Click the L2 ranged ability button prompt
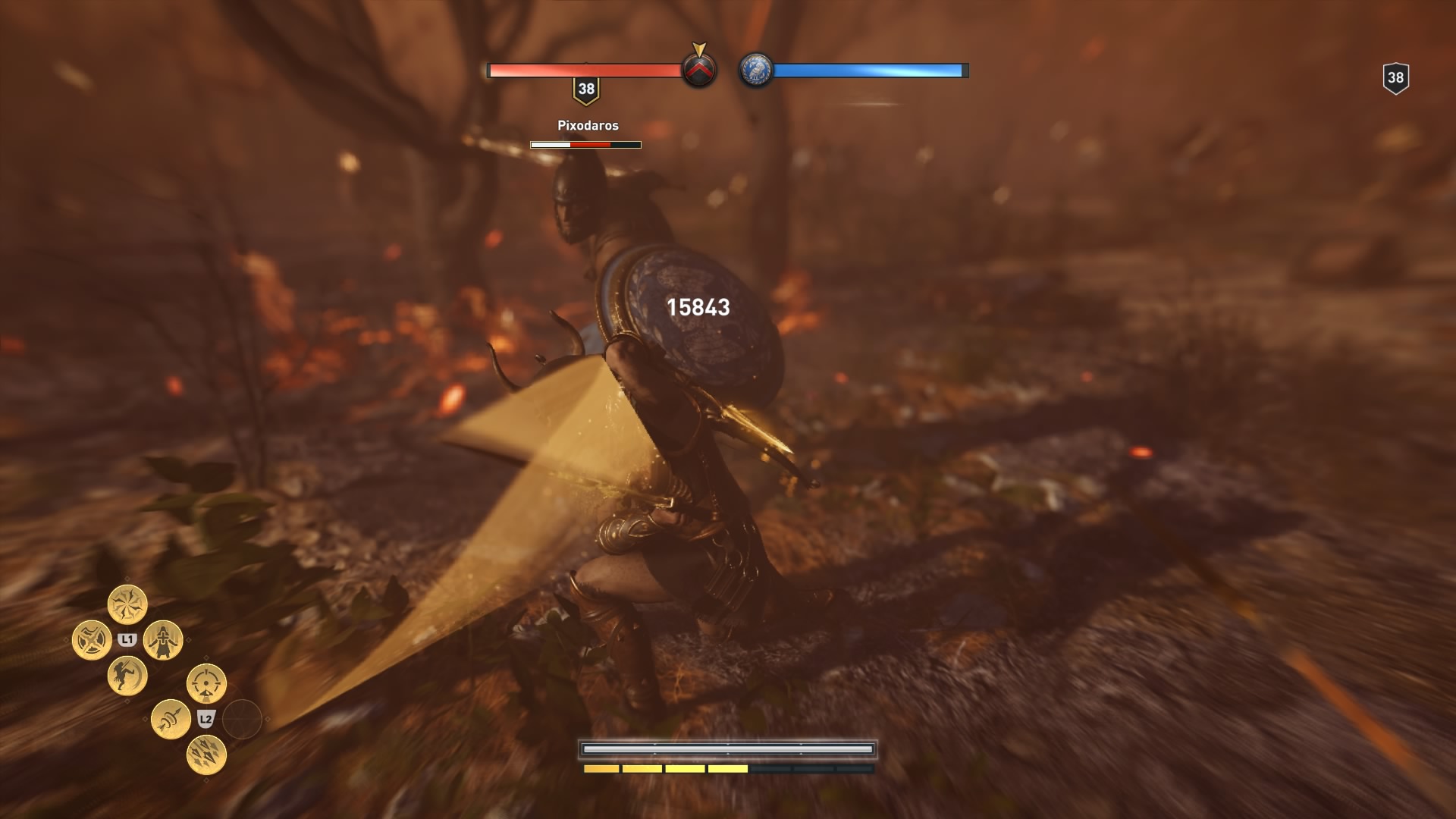The width and height of the screenshot is (1456, 819). (206, 717)
